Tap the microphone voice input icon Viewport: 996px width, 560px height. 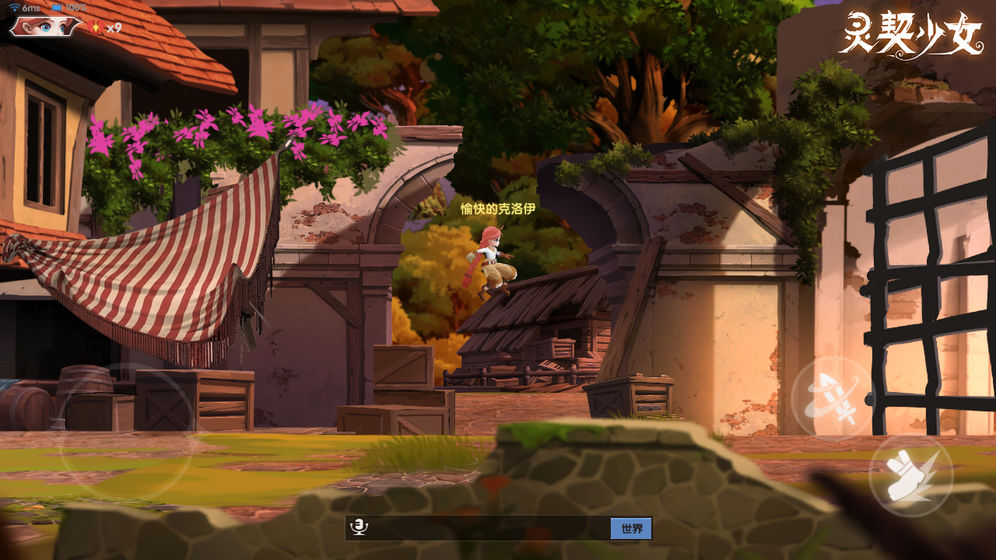coord(357,528)
